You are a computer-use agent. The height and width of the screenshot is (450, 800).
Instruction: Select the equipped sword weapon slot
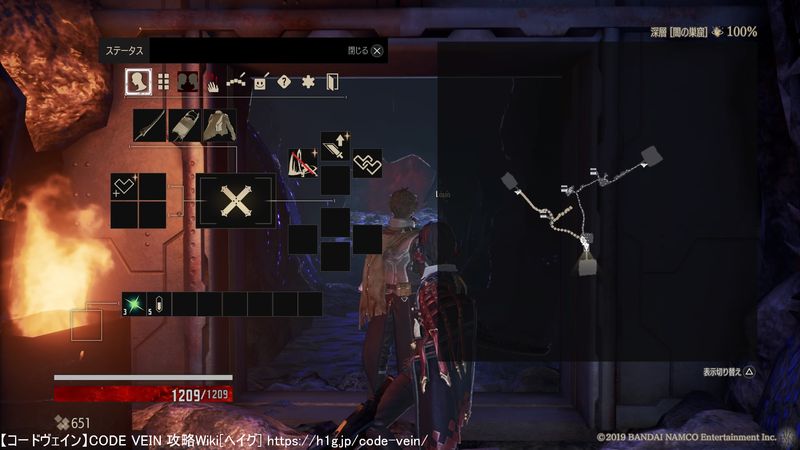pos(150,126)
